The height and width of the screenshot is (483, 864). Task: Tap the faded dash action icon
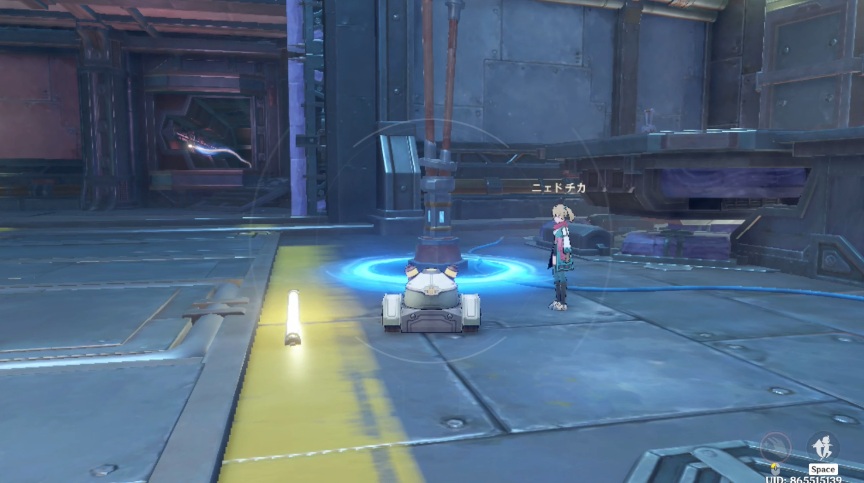[774, 447]
